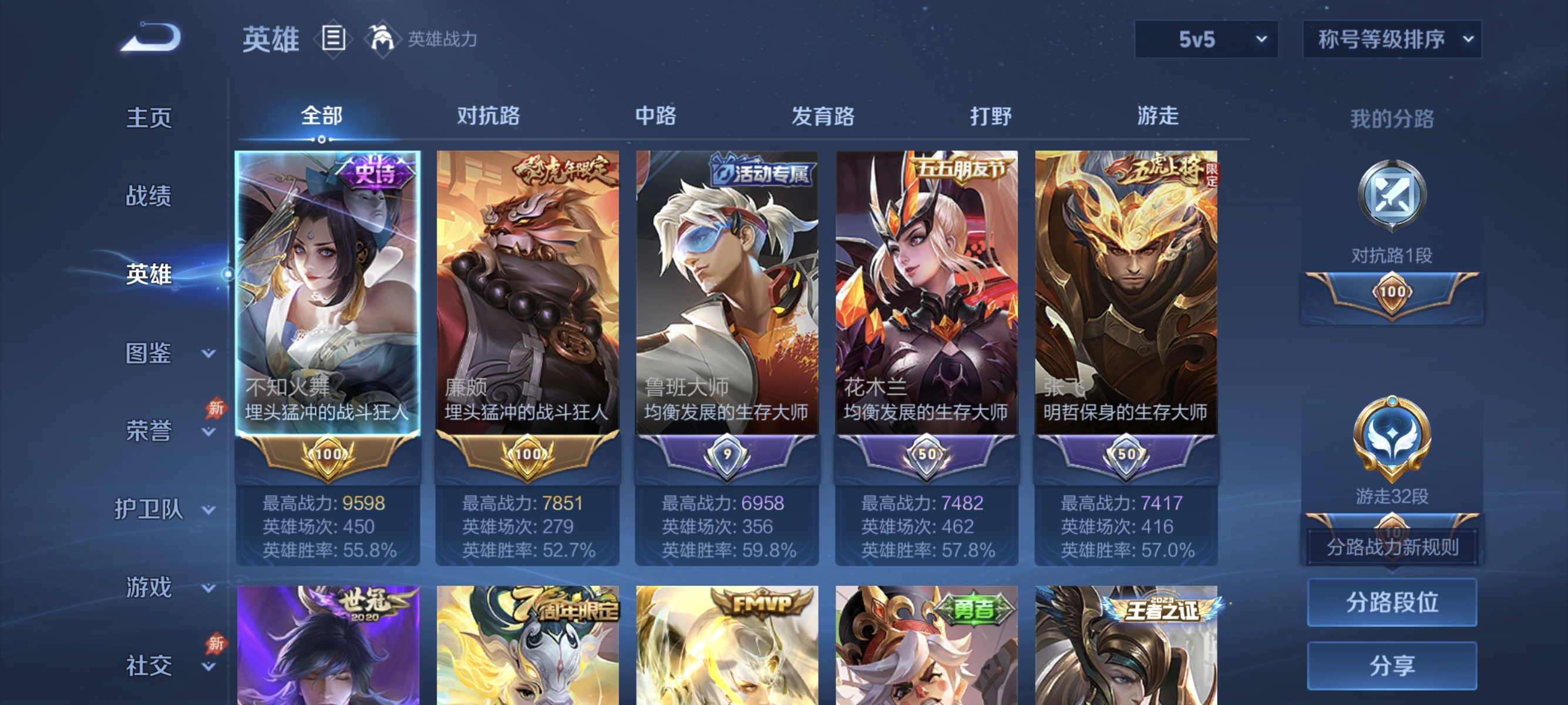The width and height of the screenshot is (1568, 705).
Task: Open the 游戏 sidebar entry
Action: tap(148, 588)
